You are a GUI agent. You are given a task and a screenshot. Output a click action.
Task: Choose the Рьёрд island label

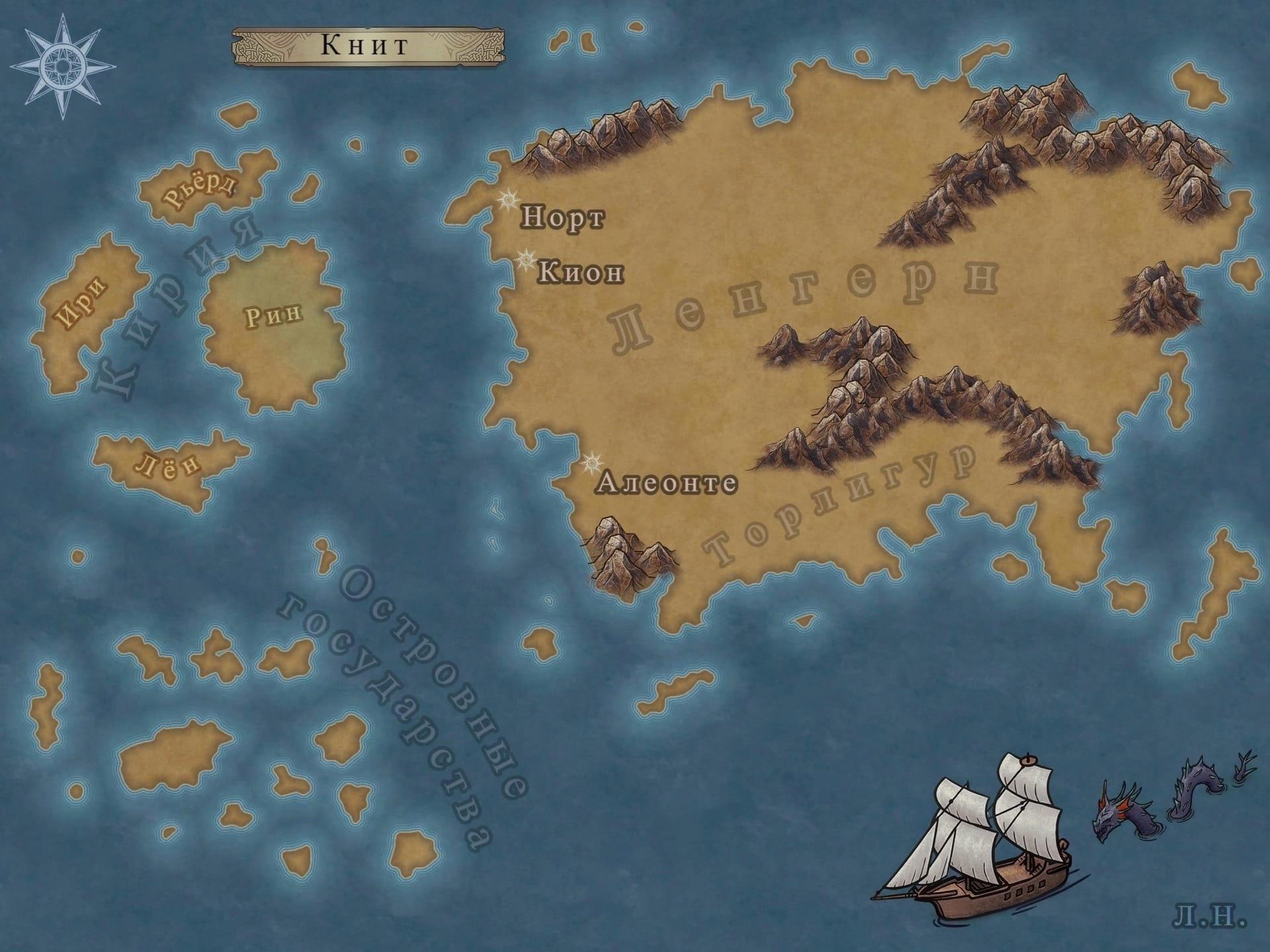tap(200, 191)
